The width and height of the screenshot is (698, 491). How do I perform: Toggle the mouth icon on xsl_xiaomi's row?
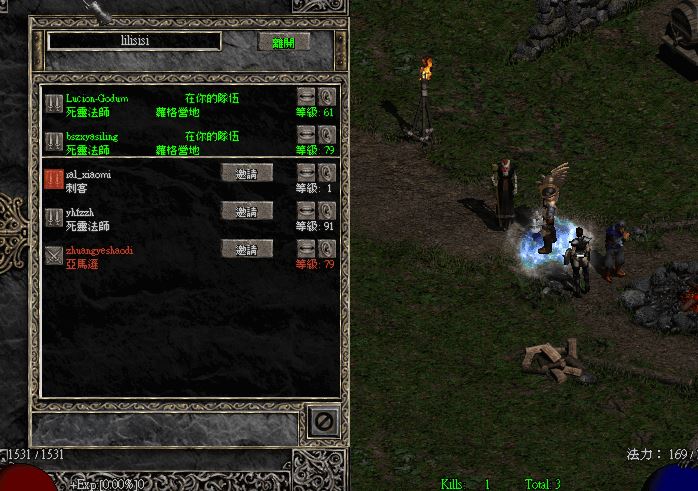306,172
